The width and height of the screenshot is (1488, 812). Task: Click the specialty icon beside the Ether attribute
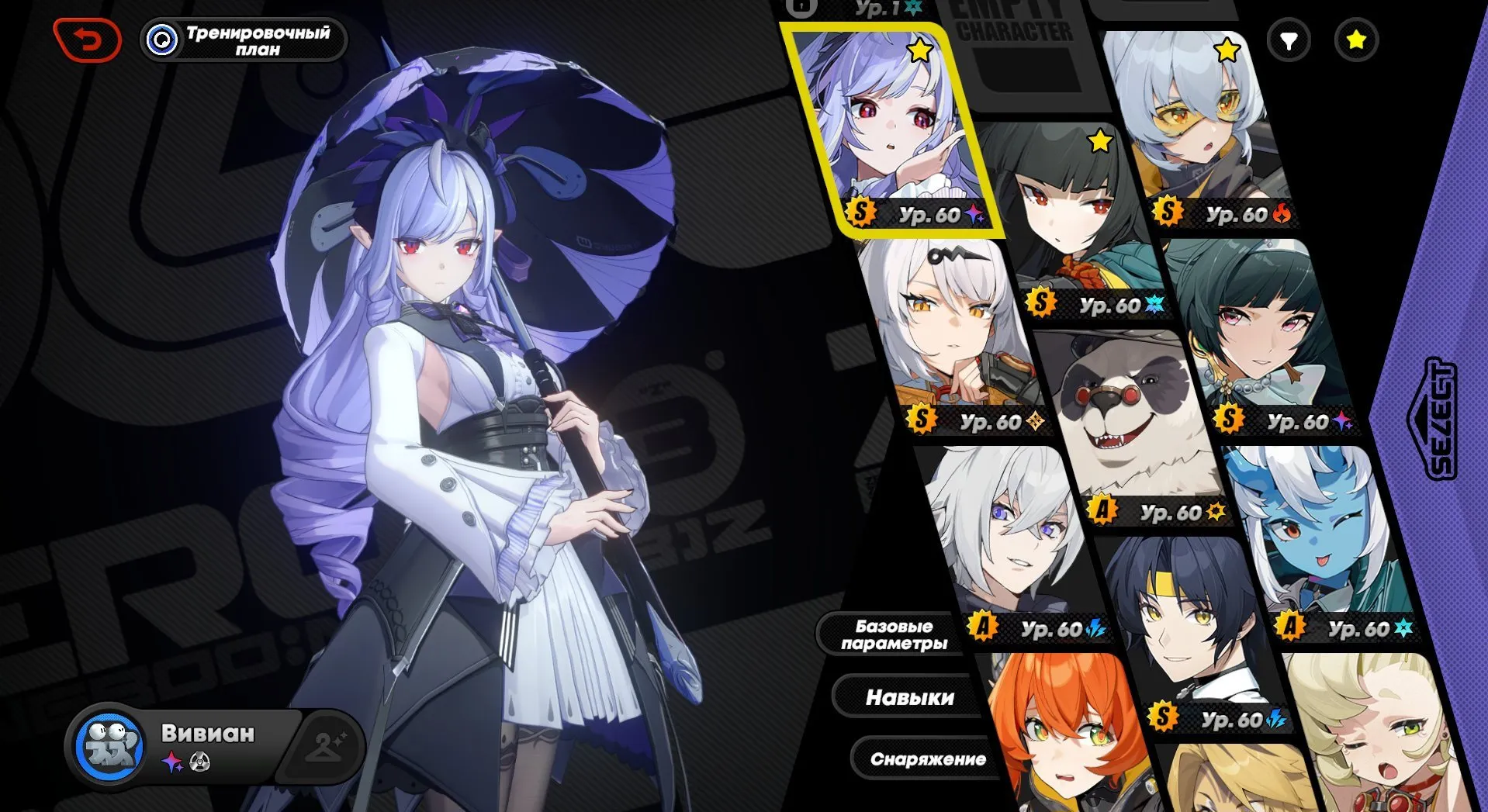[200, 762]
